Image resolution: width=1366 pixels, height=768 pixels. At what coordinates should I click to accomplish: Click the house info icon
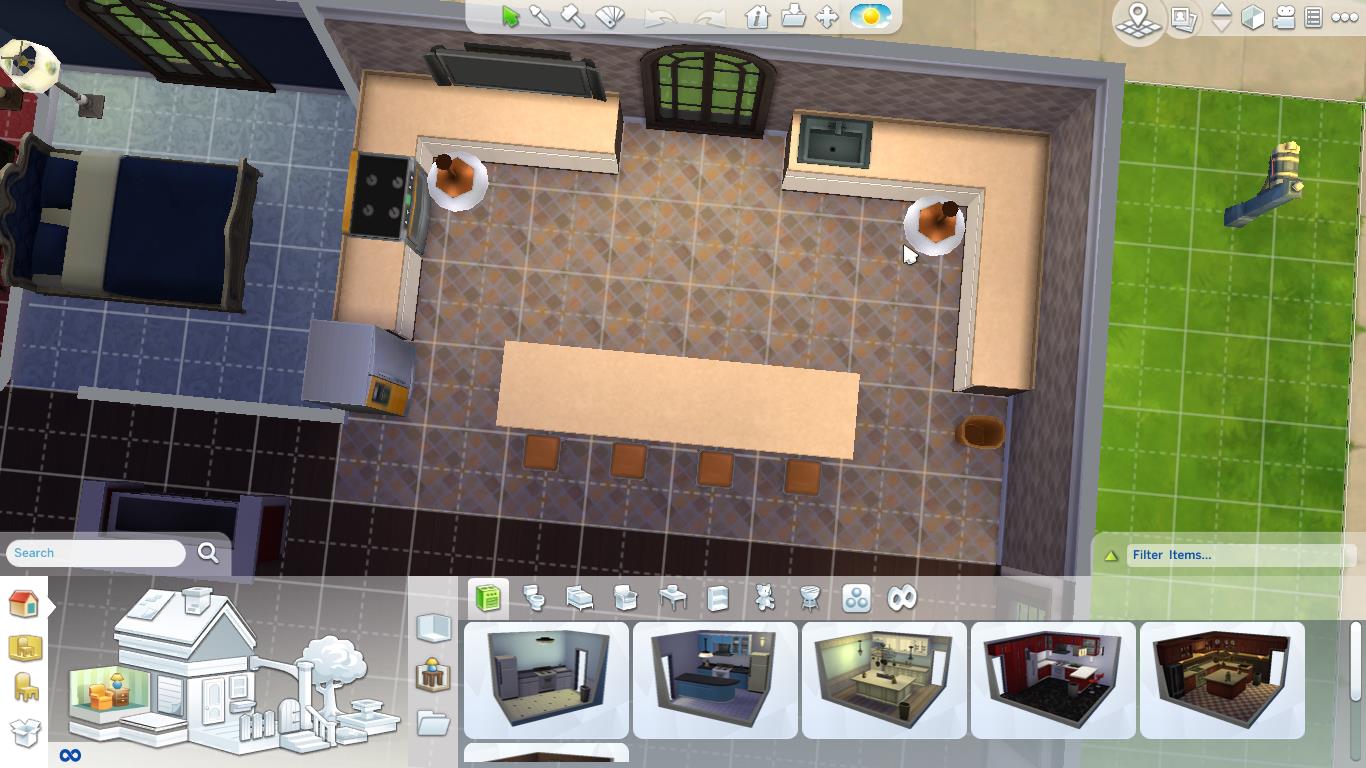coord(758,18)
